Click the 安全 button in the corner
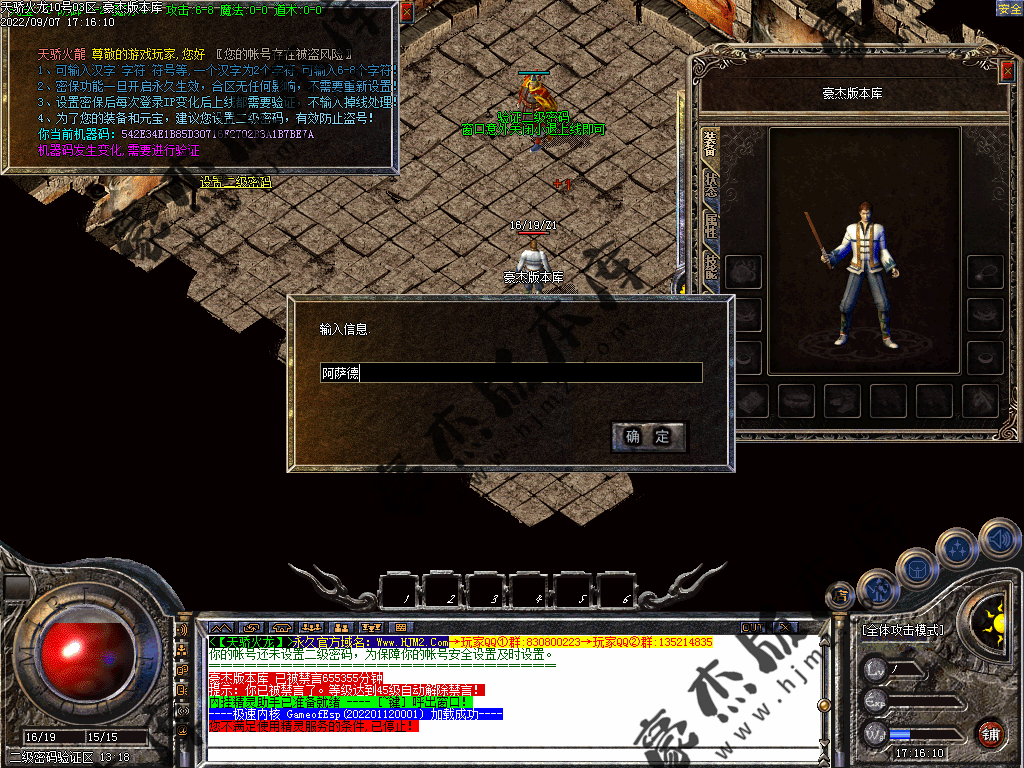Image resolution: width=1024 pixels, height=768 pixels. coord(1009,8)
